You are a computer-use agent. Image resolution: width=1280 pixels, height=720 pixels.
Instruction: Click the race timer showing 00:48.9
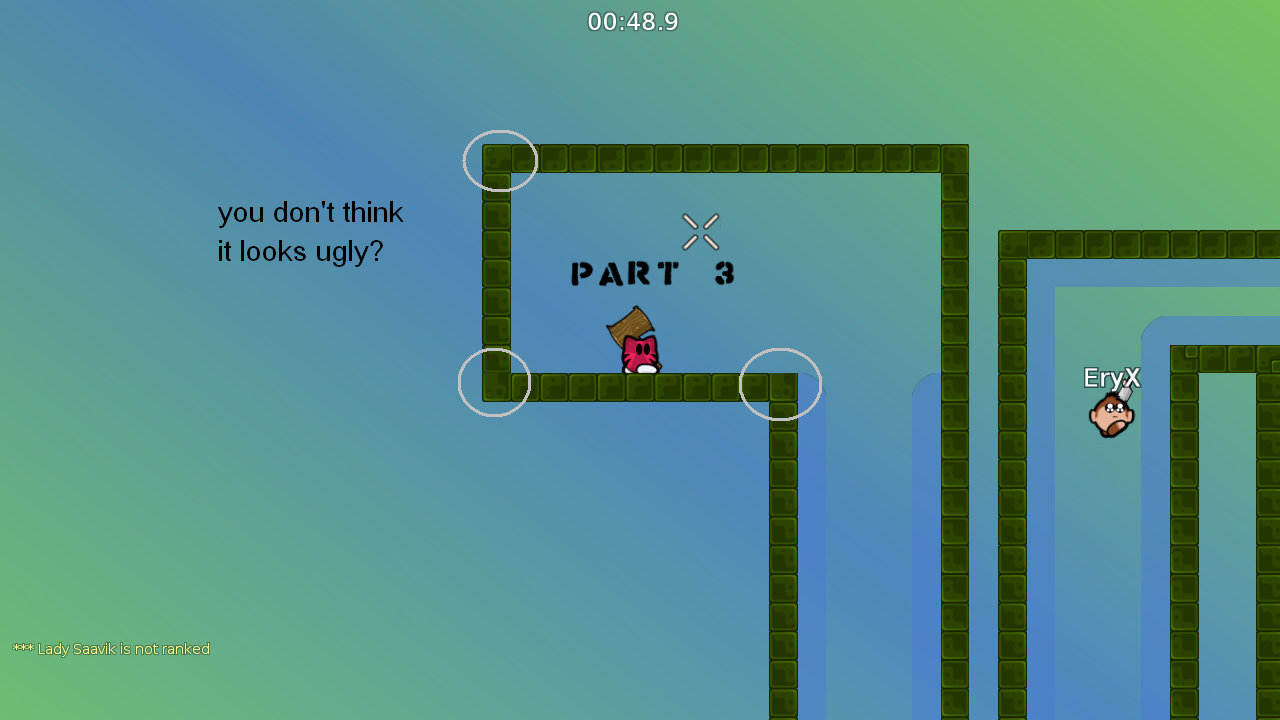tap(633, 21)
